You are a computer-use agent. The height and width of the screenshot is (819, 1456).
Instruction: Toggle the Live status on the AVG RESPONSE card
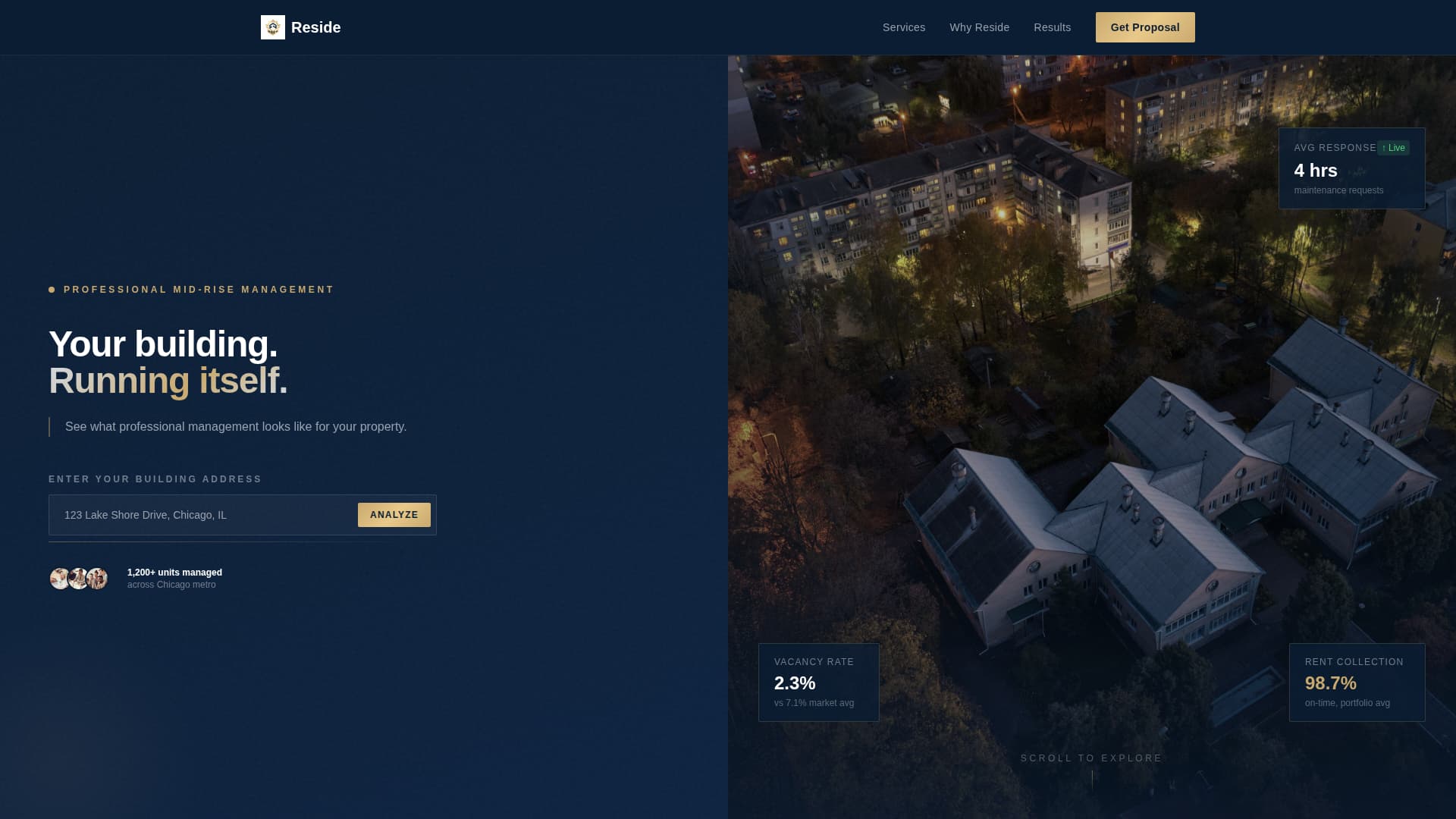click(x=1393, y=148)
